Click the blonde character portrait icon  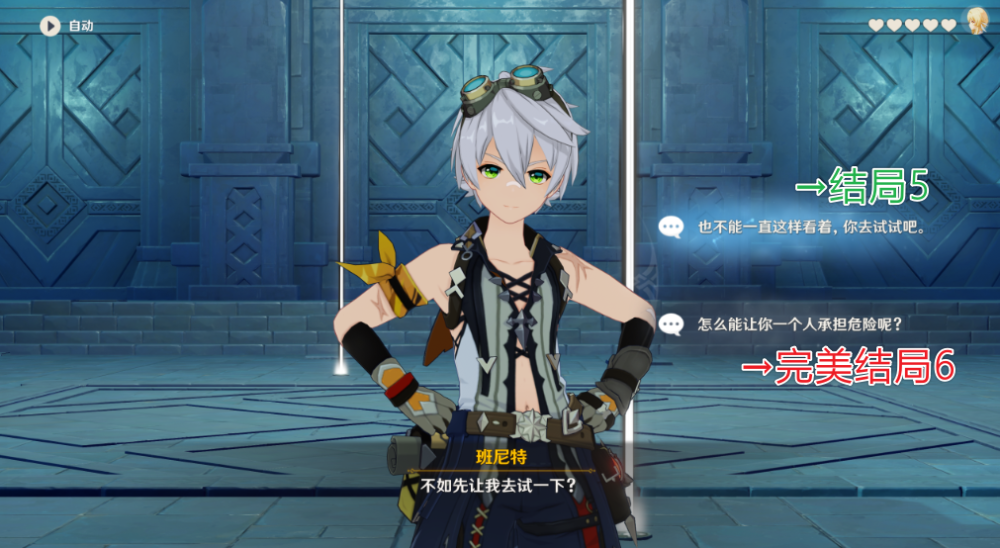(x=975, y=23)
